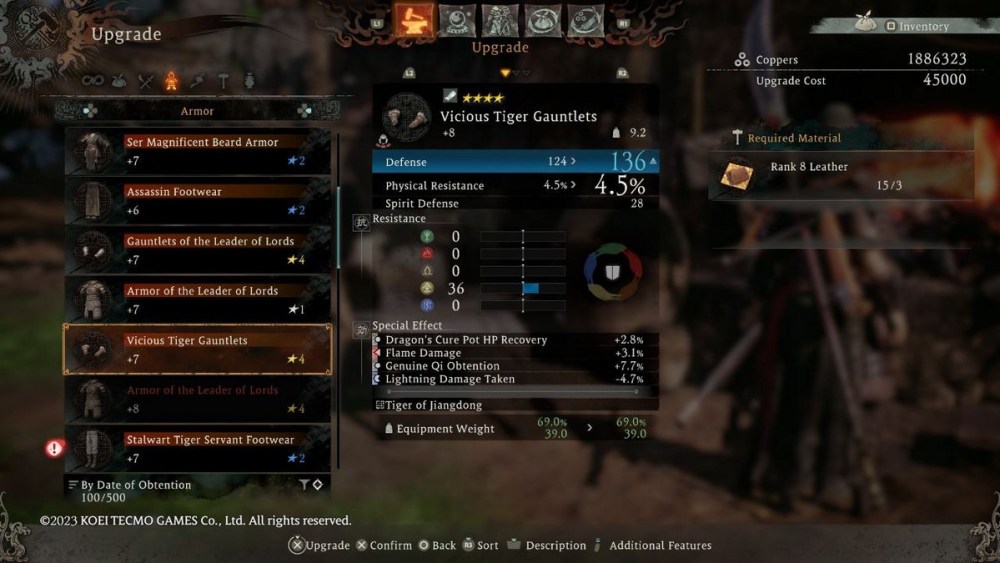The width and height of the screenshot is (1000, 563).
Task: Show all equipment with the infinity filter
Action: 93,81
